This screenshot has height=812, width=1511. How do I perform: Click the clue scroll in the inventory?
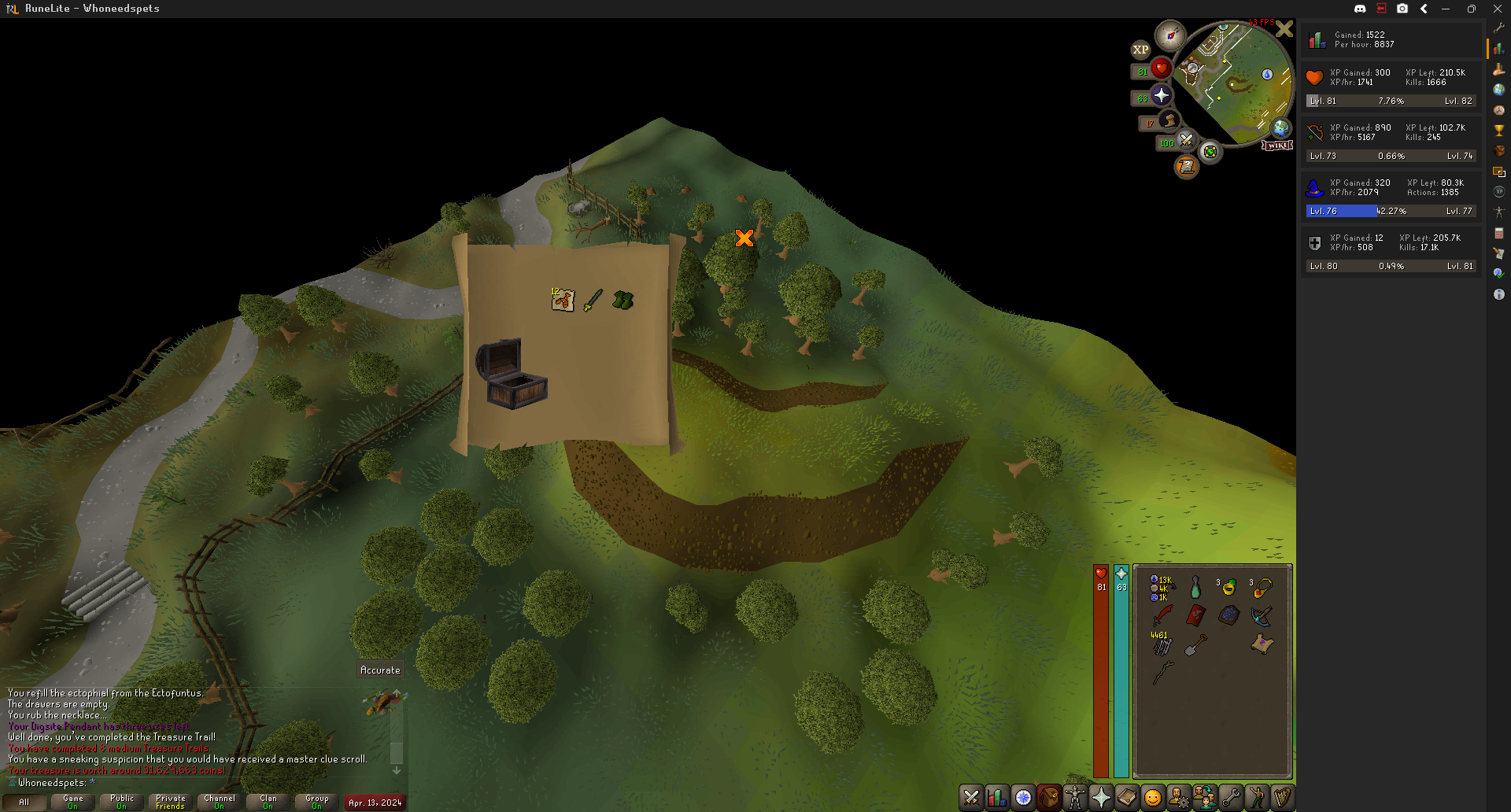(x=1262, y=644)
